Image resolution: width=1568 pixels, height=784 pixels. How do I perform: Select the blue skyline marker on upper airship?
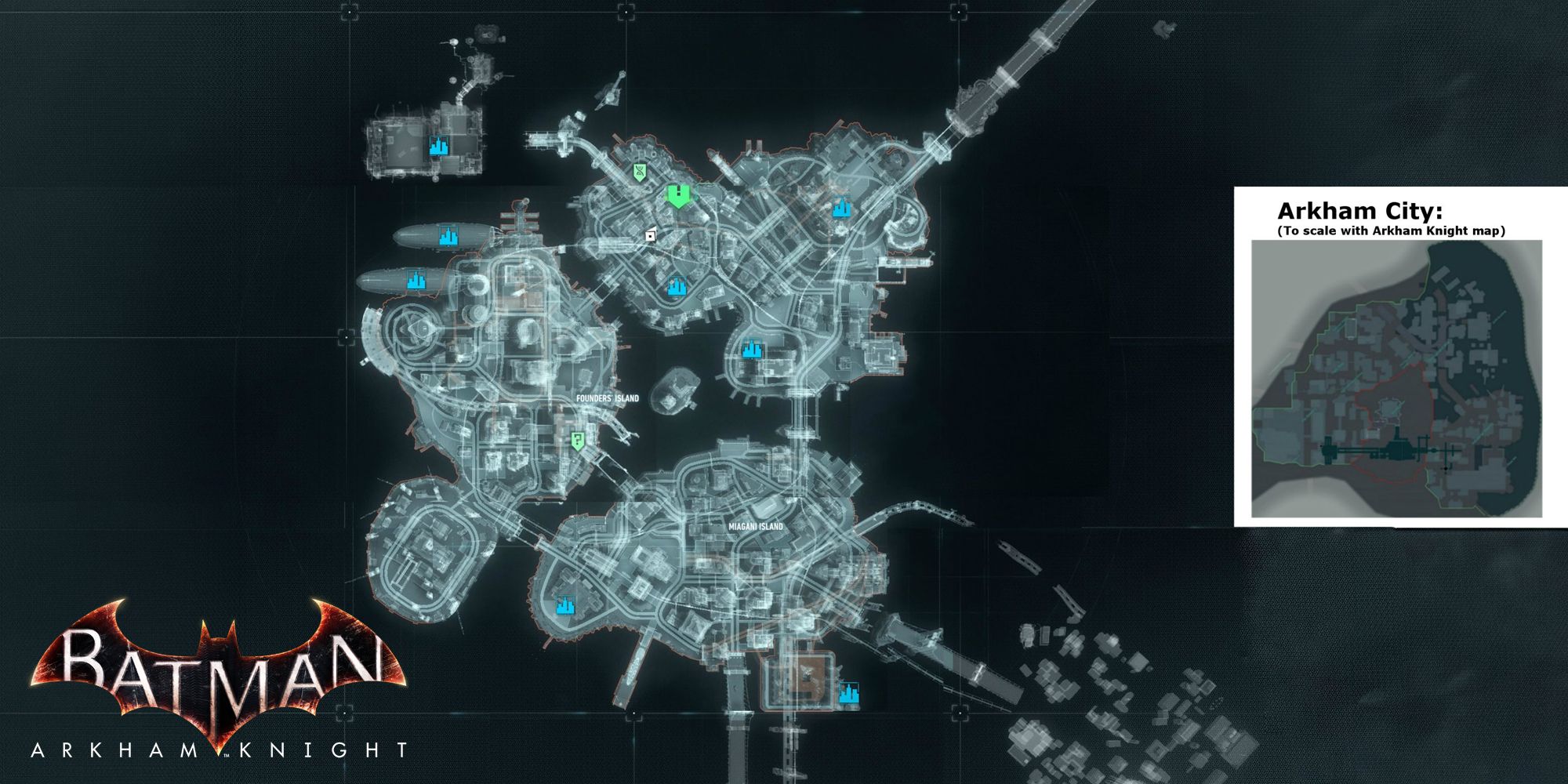point(448,236)
